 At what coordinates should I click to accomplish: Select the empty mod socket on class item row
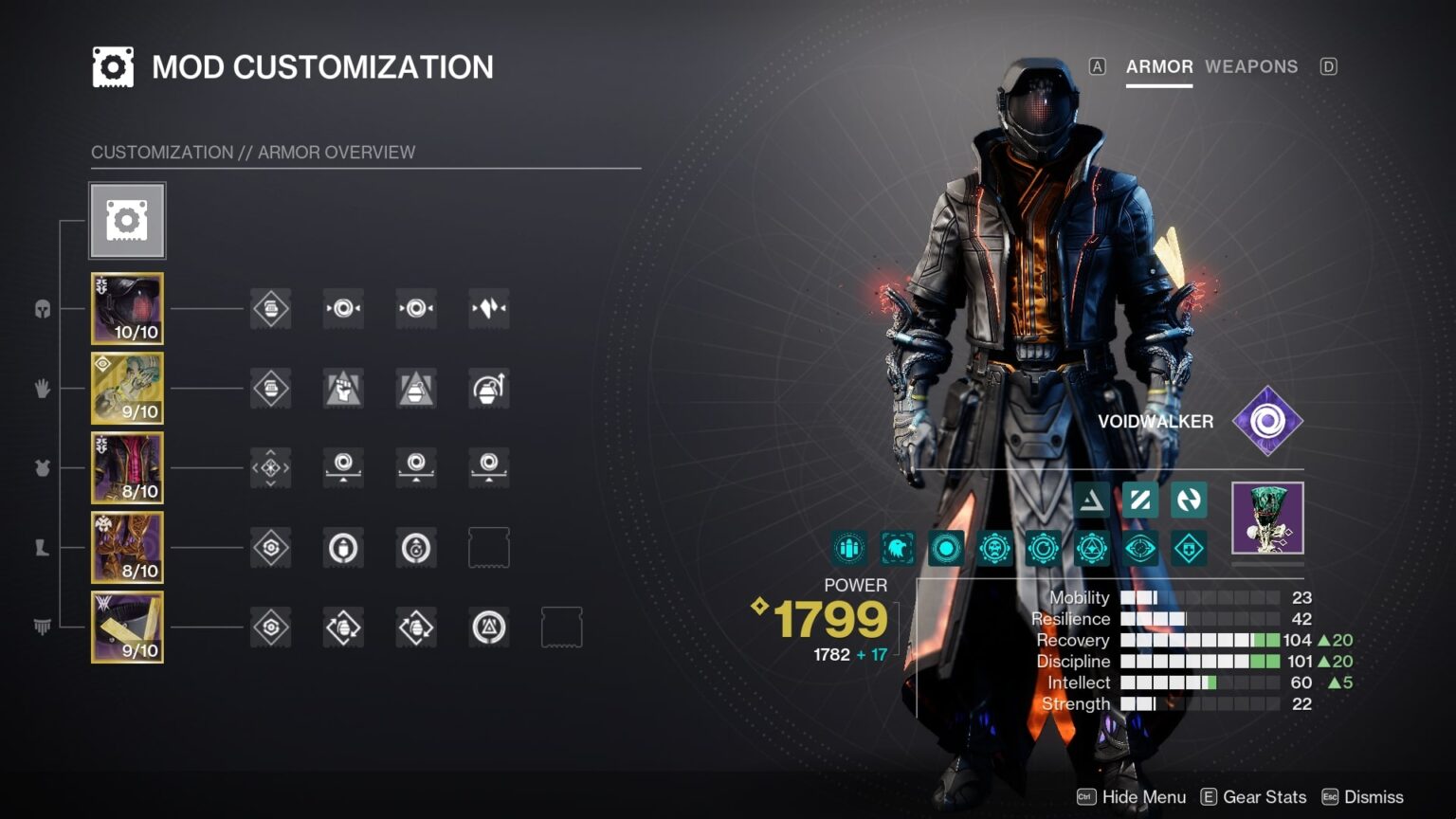pyautogui.click(x=561, y=628)
